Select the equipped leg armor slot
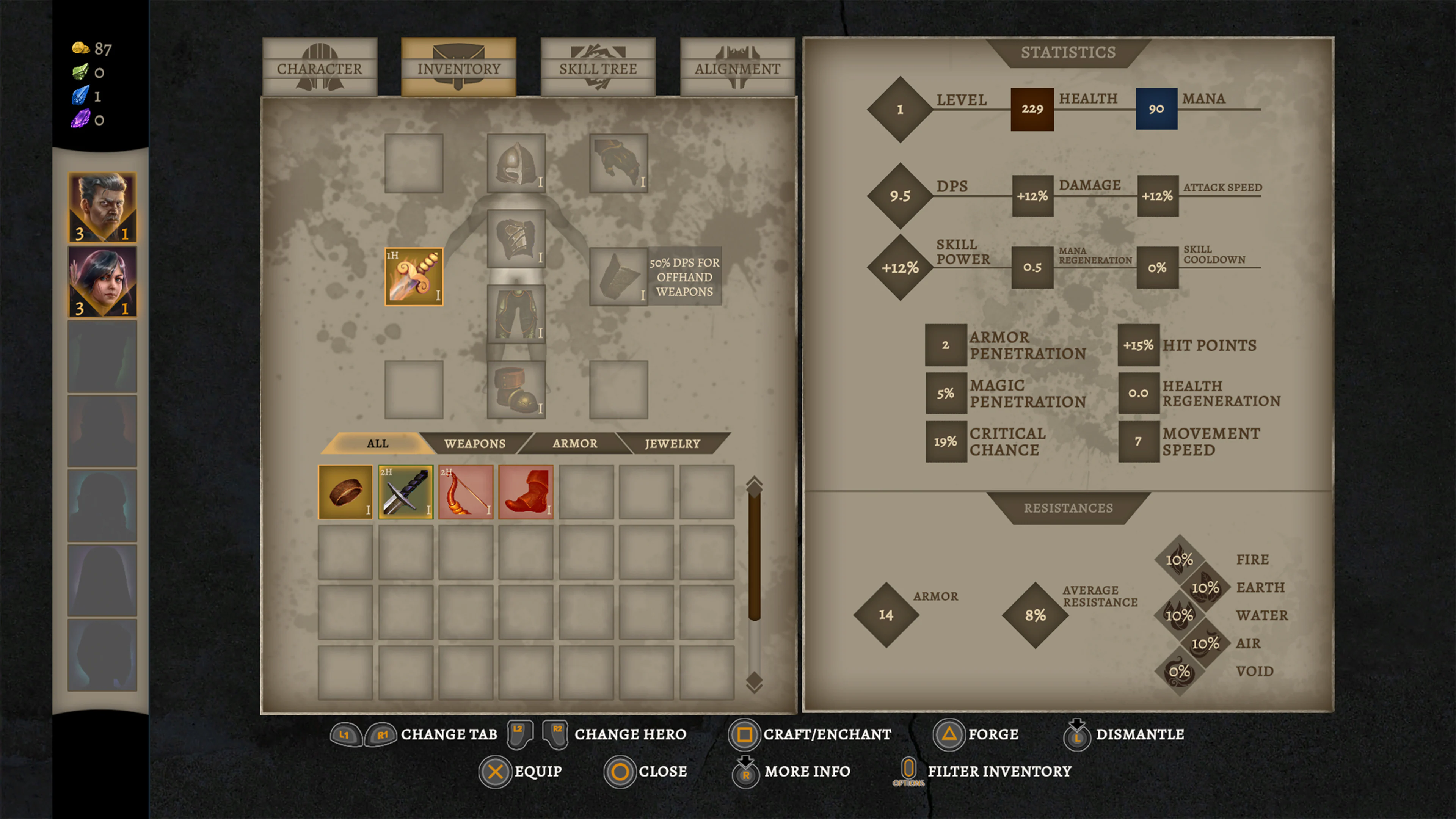 click(516, 314)
